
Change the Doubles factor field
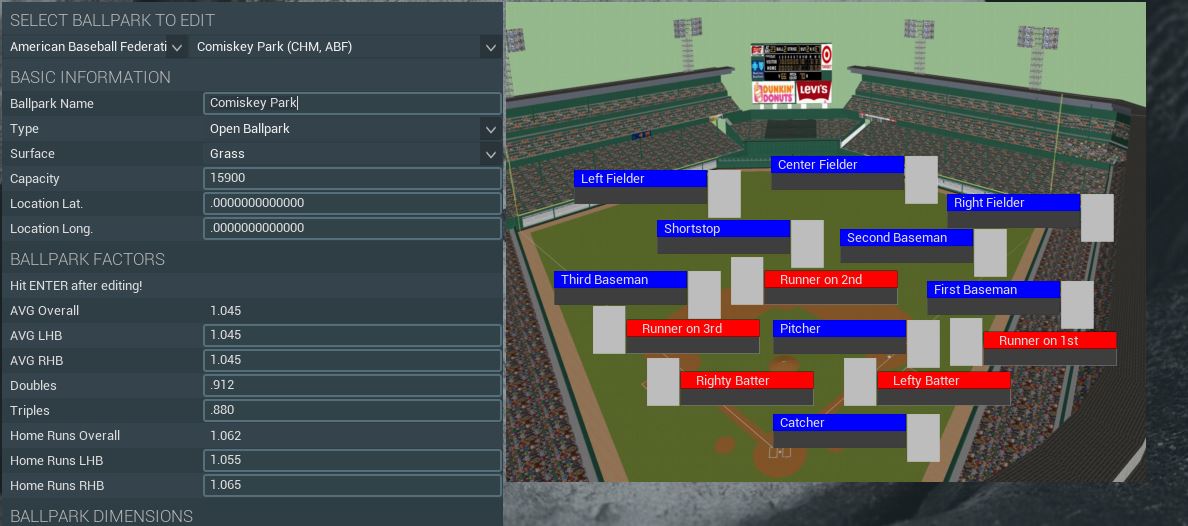point(352,386)
